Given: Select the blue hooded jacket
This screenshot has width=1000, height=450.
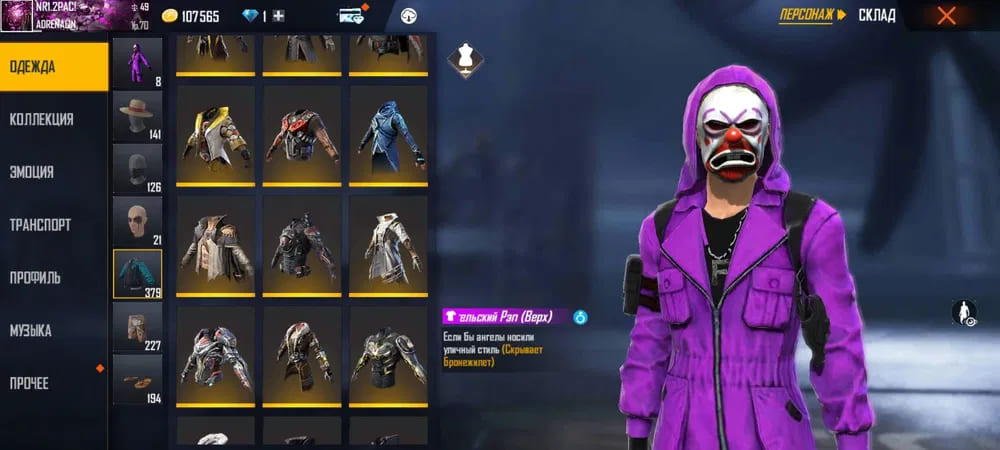Looking at the screenshot, I should pos(388,135).
